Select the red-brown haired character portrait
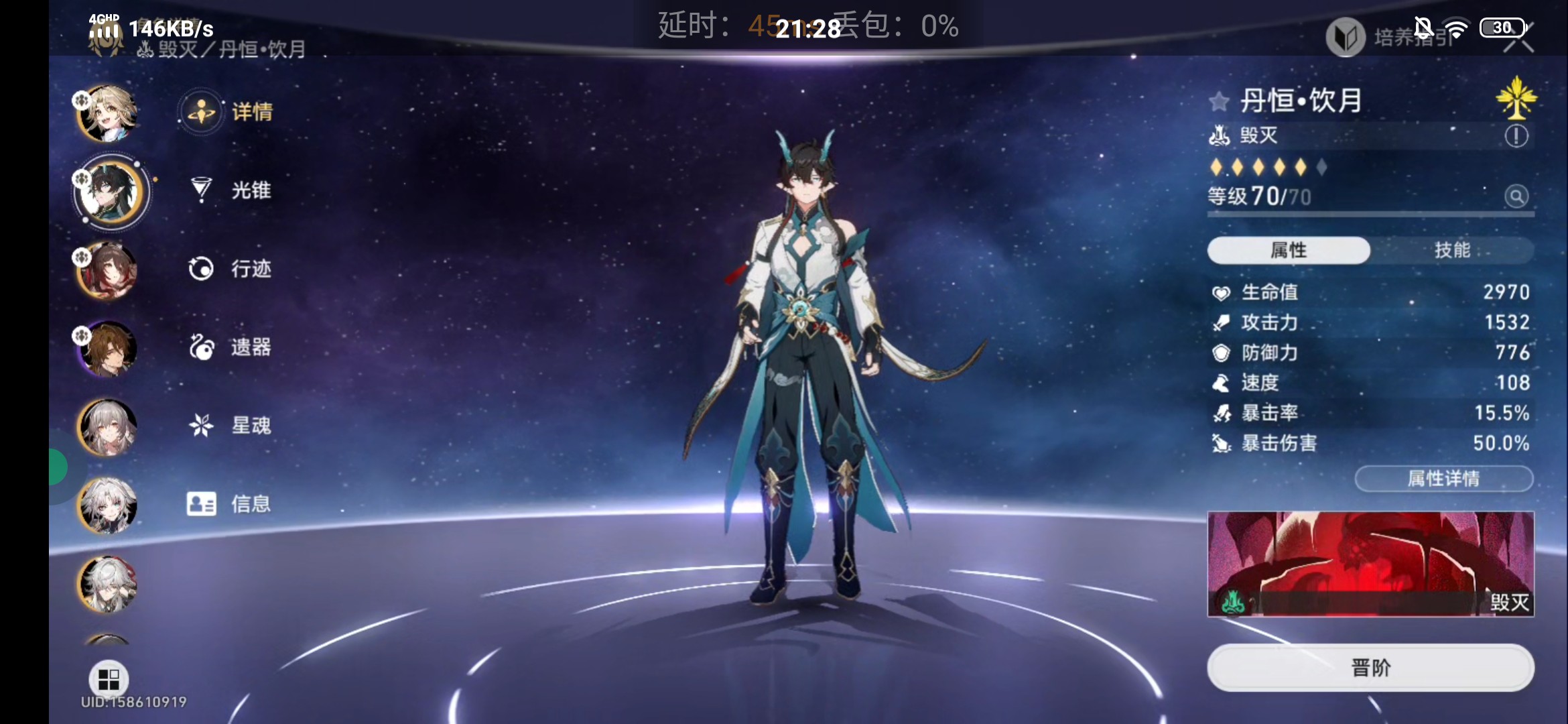The width and height of the screenshot is (1568, 724). (x=107, y=270)
